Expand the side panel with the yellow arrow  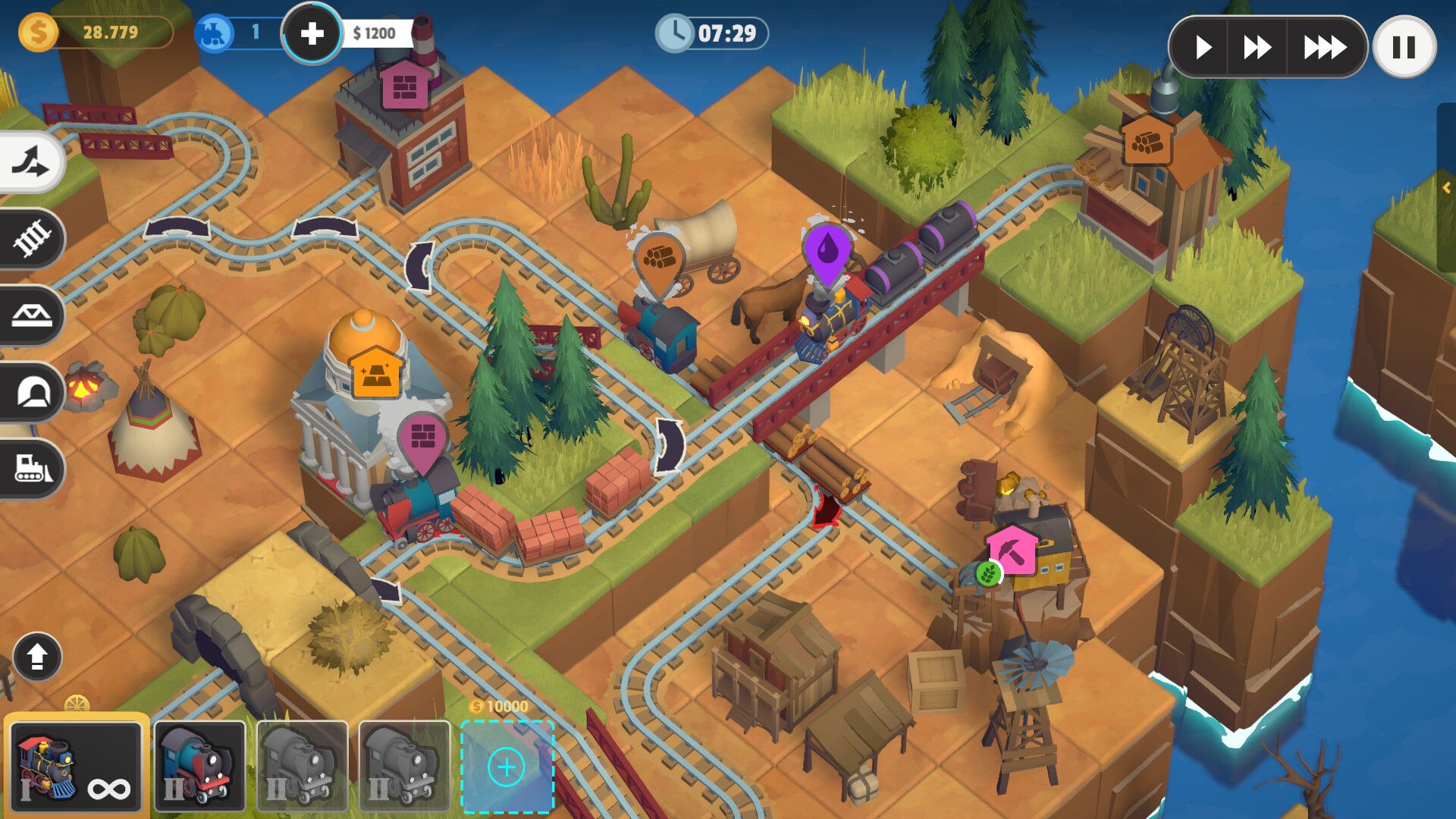coord(1446,187)
